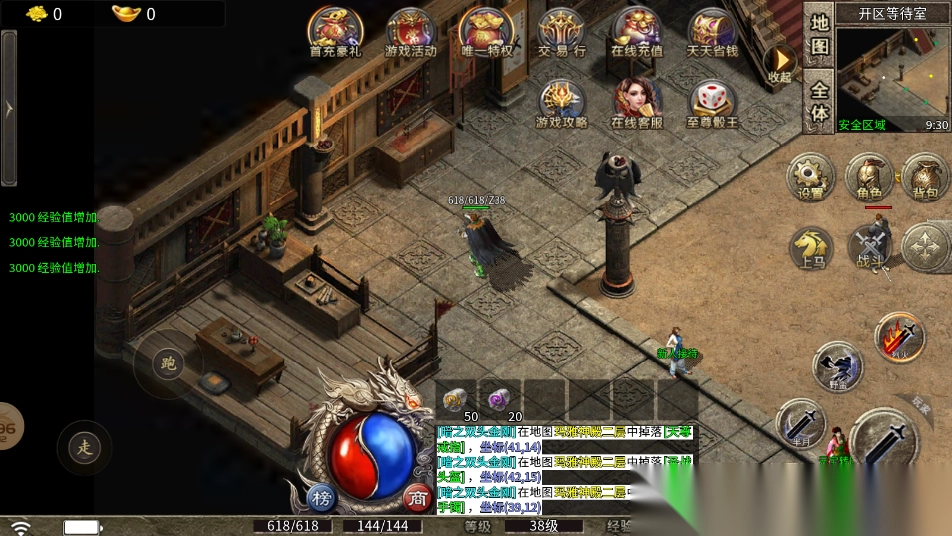Open the 首充豪礼 first-recharge gift icon
Image resolution: width=952 pixels, height=536 pixels.
pos(334,31)
